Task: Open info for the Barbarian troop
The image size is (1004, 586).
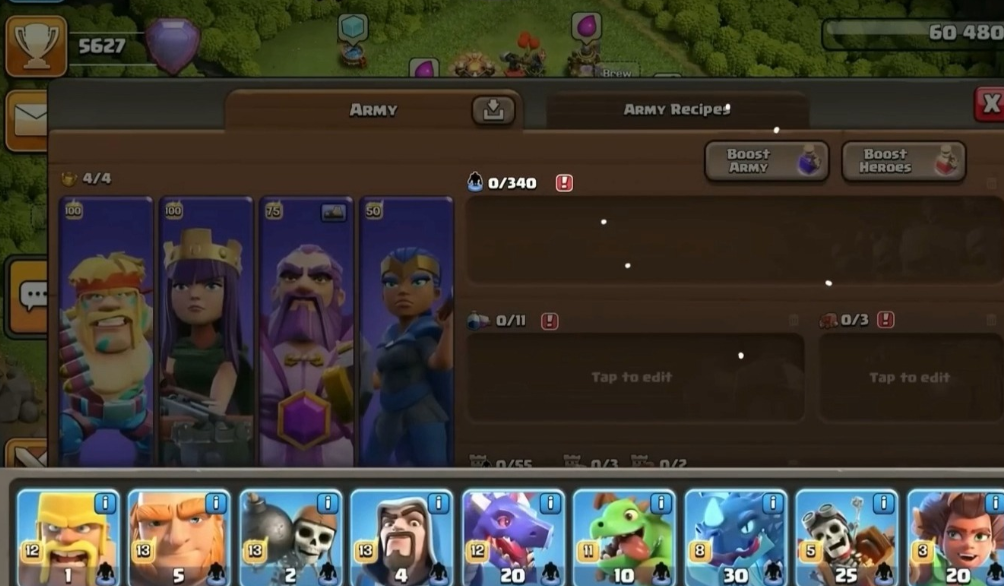Action: tap(105, 502)
